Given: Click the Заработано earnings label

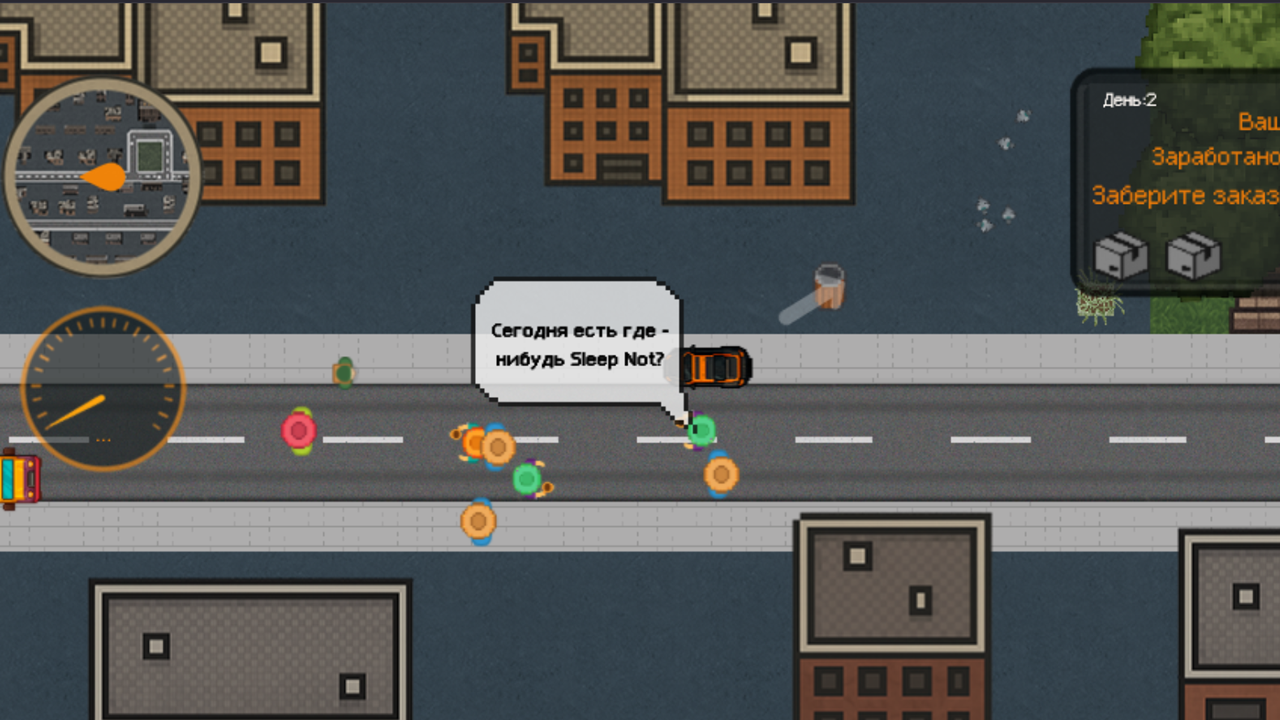Looking at the screenshot, I should pos(1216,157).
